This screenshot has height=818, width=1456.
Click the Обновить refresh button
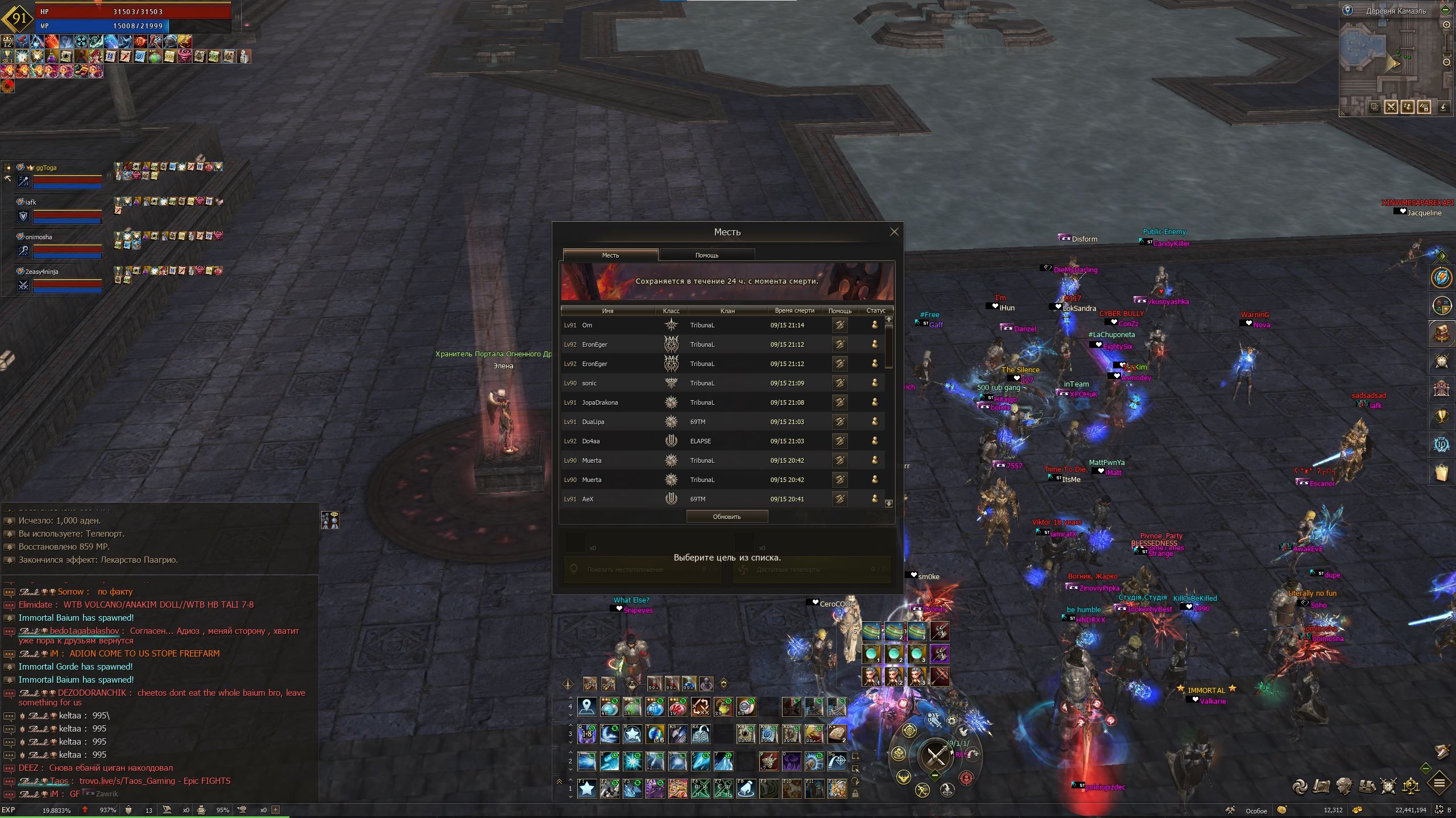[x=727, y=517]
